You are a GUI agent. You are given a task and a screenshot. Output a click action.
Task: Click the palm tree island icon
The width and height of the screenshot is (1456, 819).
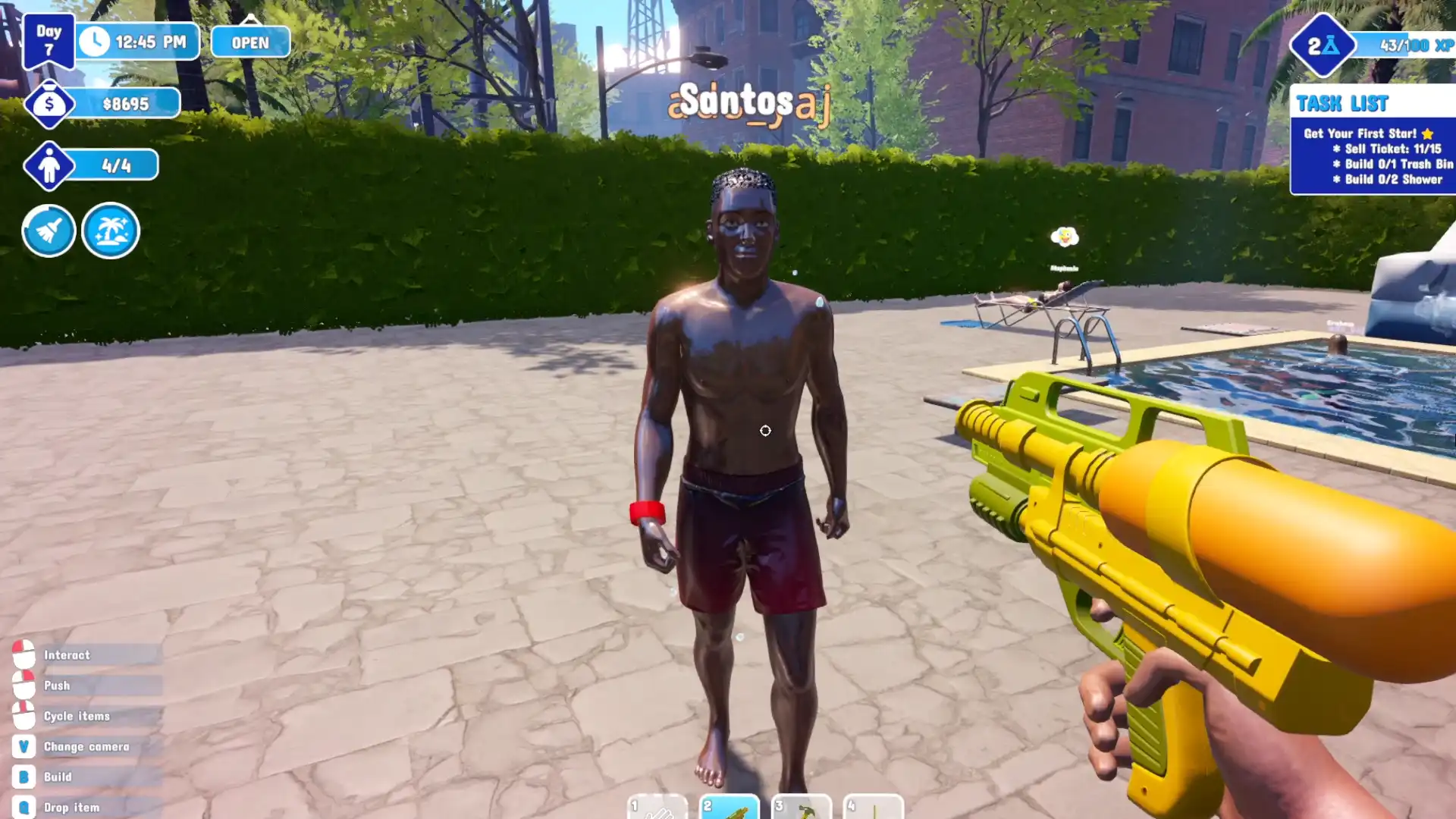[110, 231]
